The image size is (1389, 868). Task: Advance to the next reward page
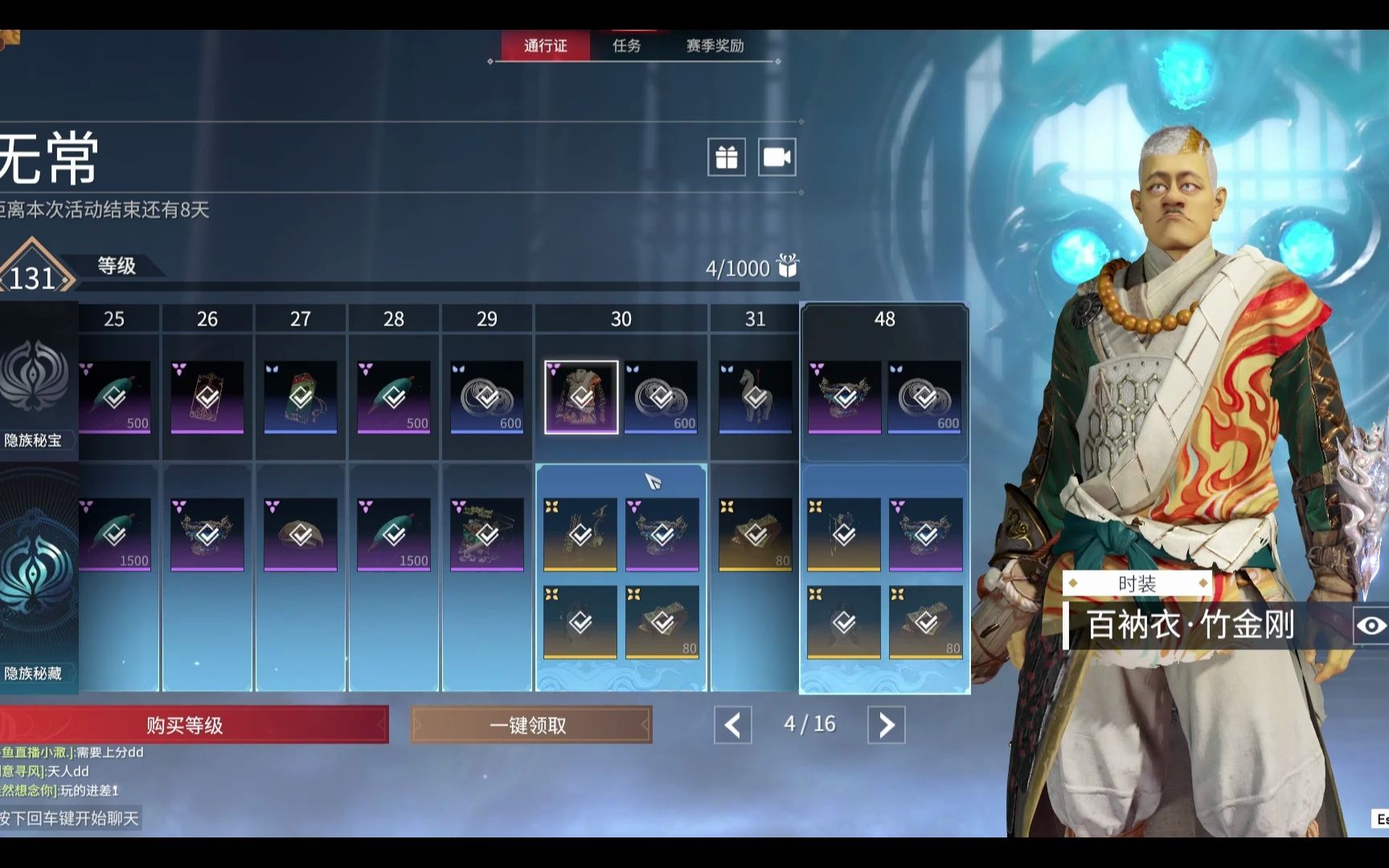(886, 725)
